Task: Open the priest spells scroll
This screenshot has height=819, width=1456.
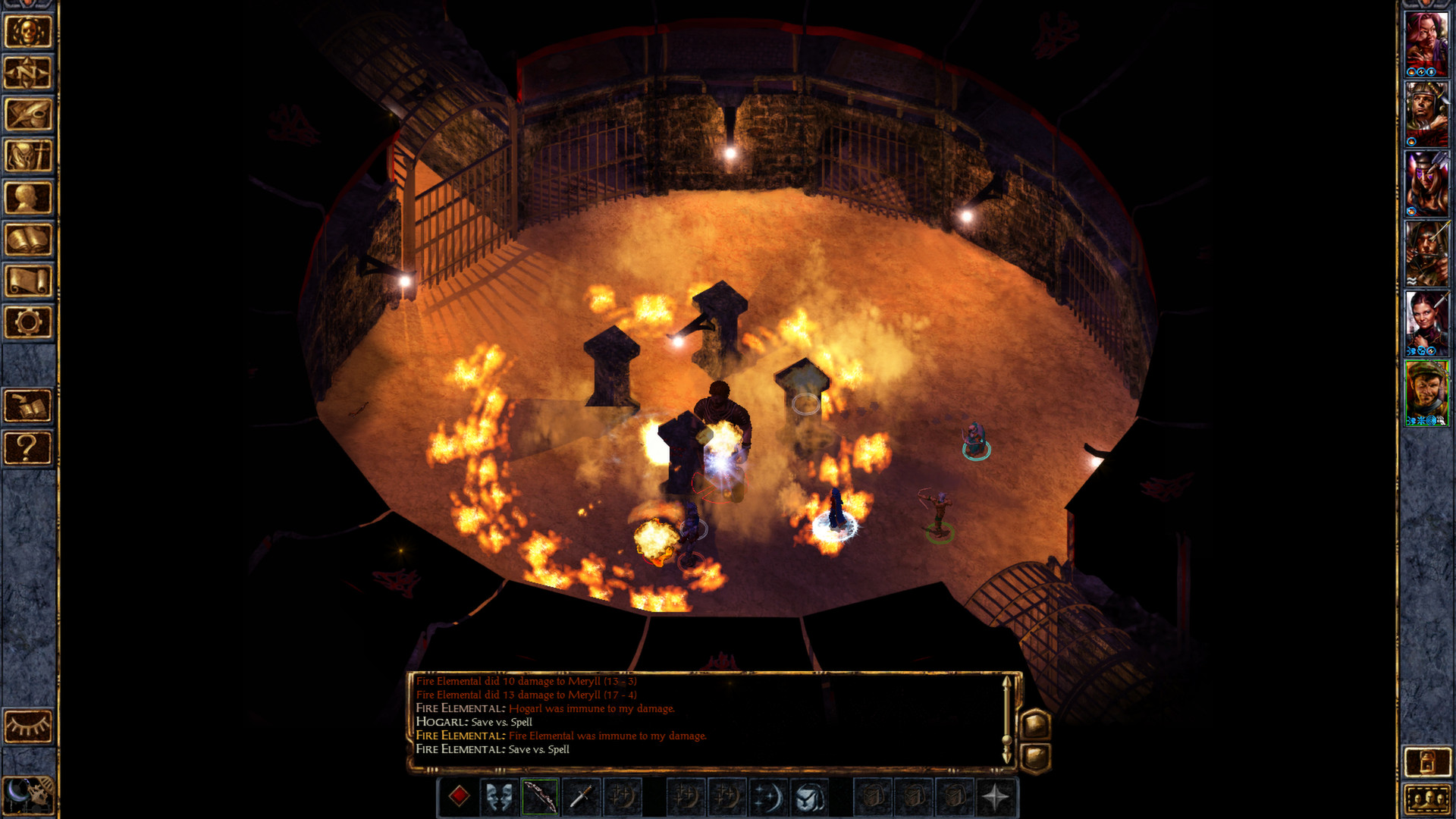Action: (28, 281)
